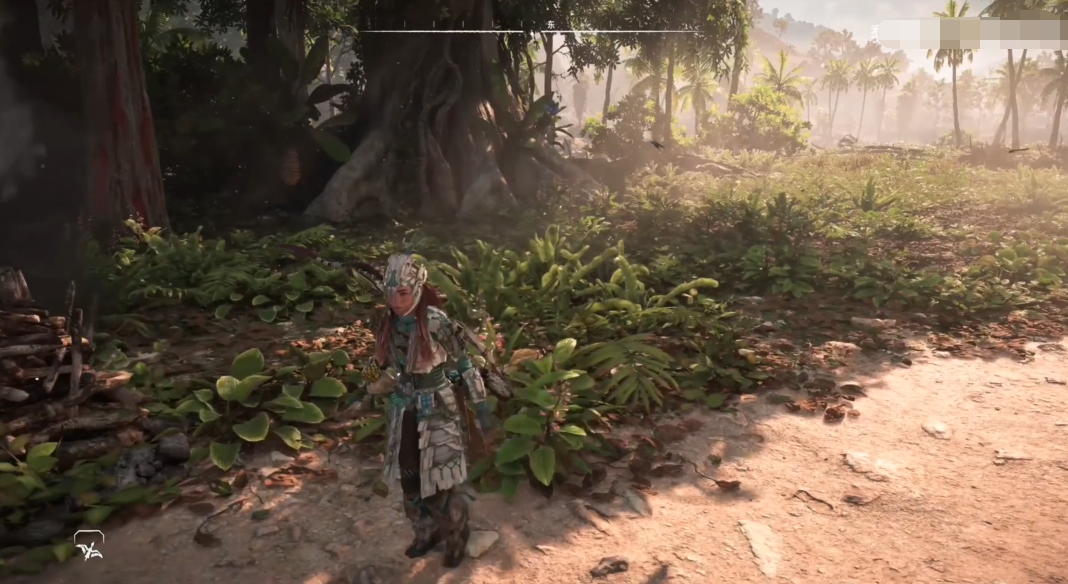
Task: Click the flying mount call icon
Action: (x=88, y=545)
